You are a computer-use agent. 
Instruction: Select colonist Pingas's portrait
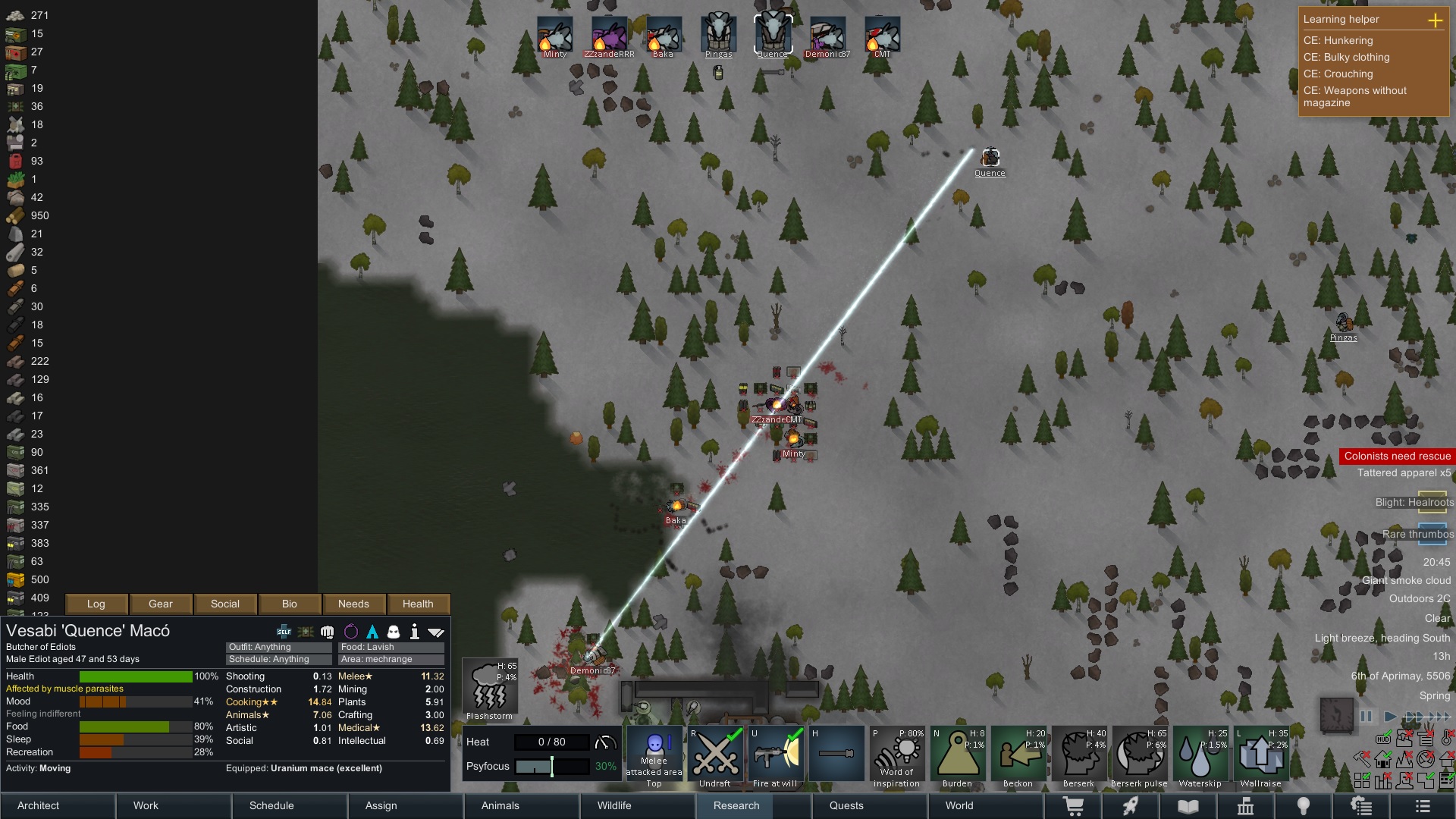point(718,35)
